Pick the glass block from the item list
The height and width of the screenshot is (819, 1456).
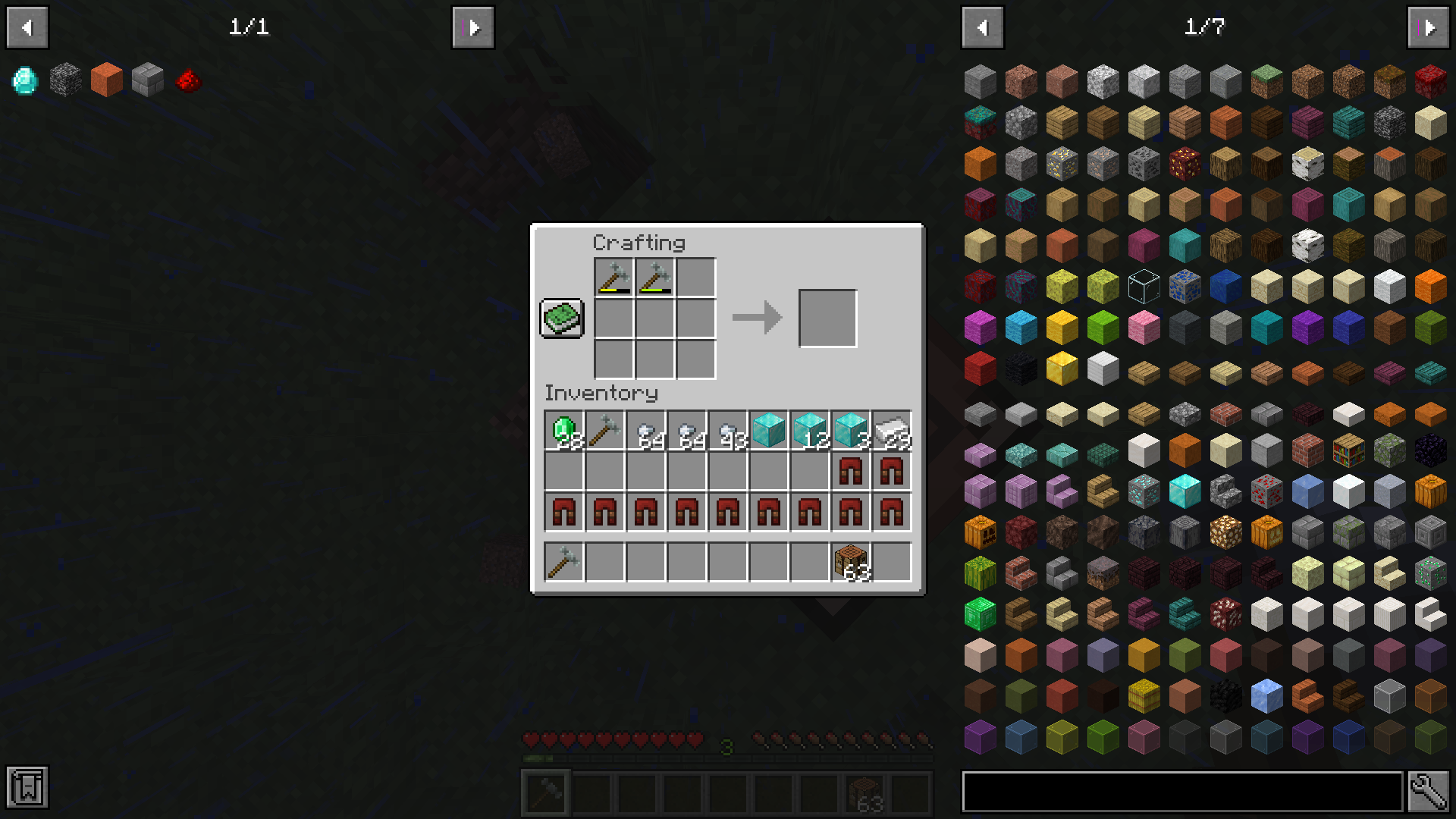click(x=1143, y=286)
